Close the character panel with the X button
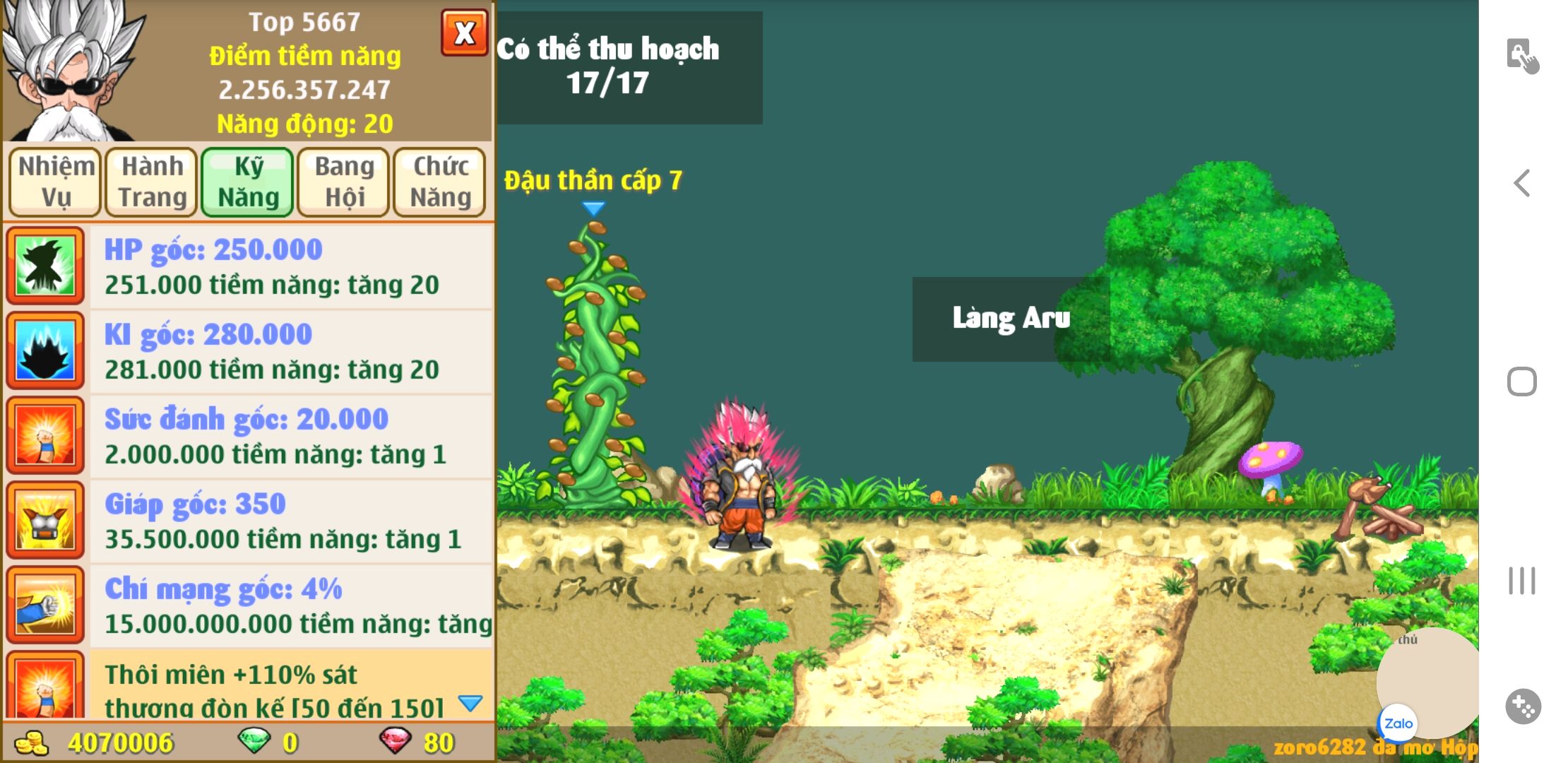The height and width of the screenshot is (763, 1568). pos(464,32)
